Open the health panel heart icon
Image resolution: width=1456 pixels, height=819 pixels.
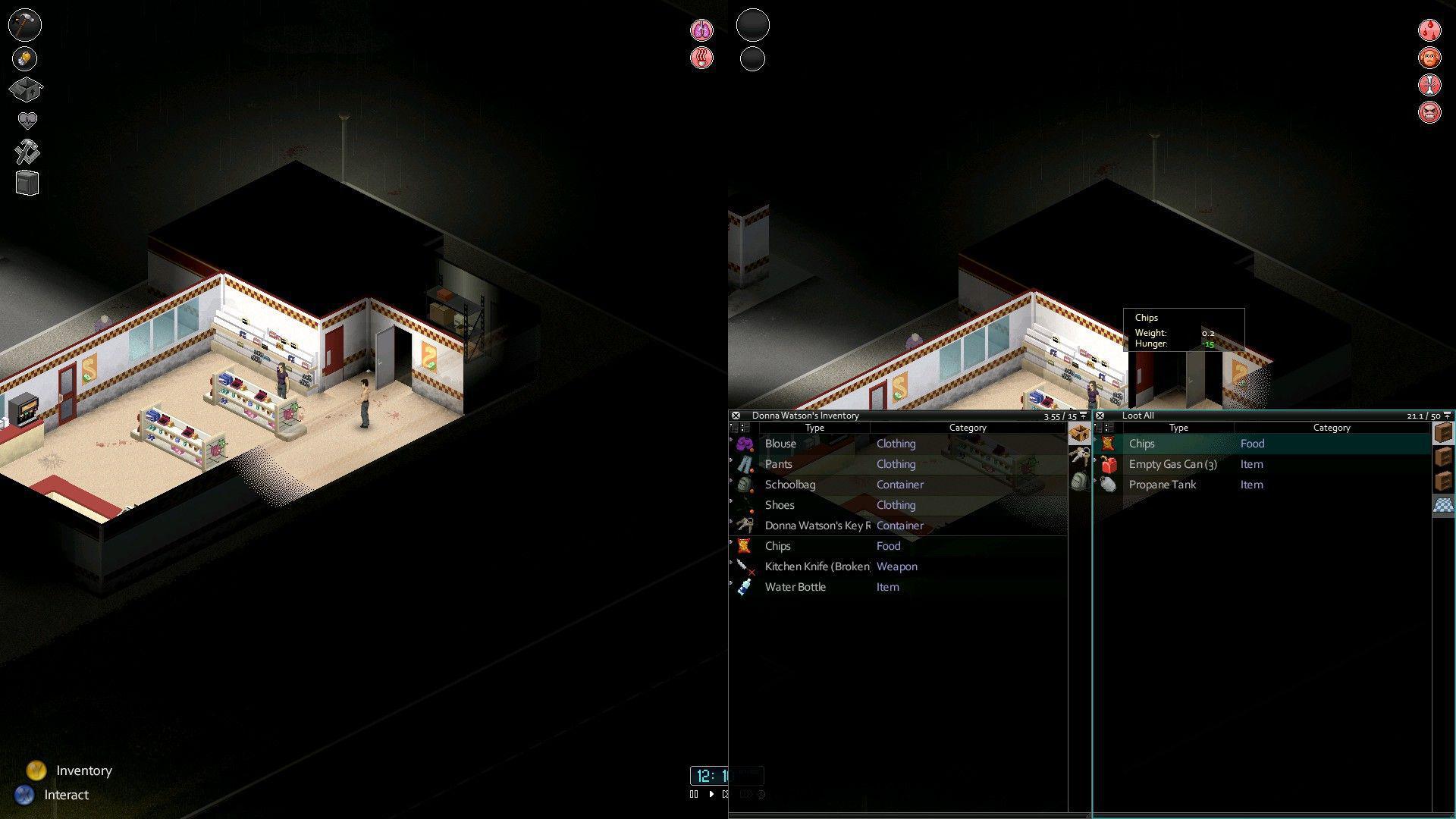pyautogui.click(x=25, y=118)
